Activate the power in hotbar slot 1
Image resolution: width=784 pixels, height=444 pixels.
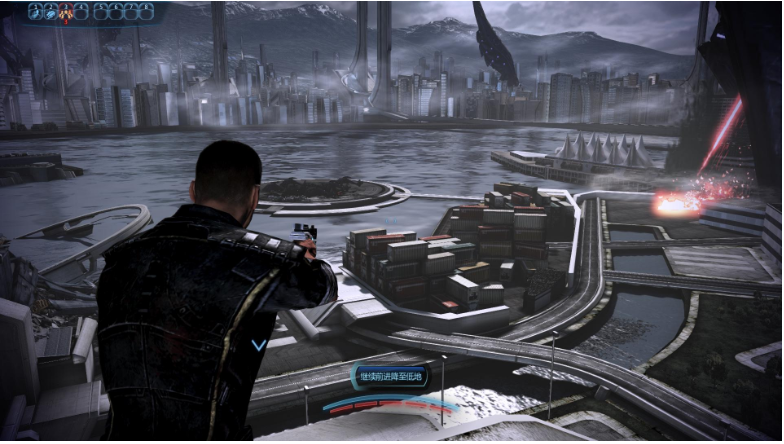click(35, 12)
